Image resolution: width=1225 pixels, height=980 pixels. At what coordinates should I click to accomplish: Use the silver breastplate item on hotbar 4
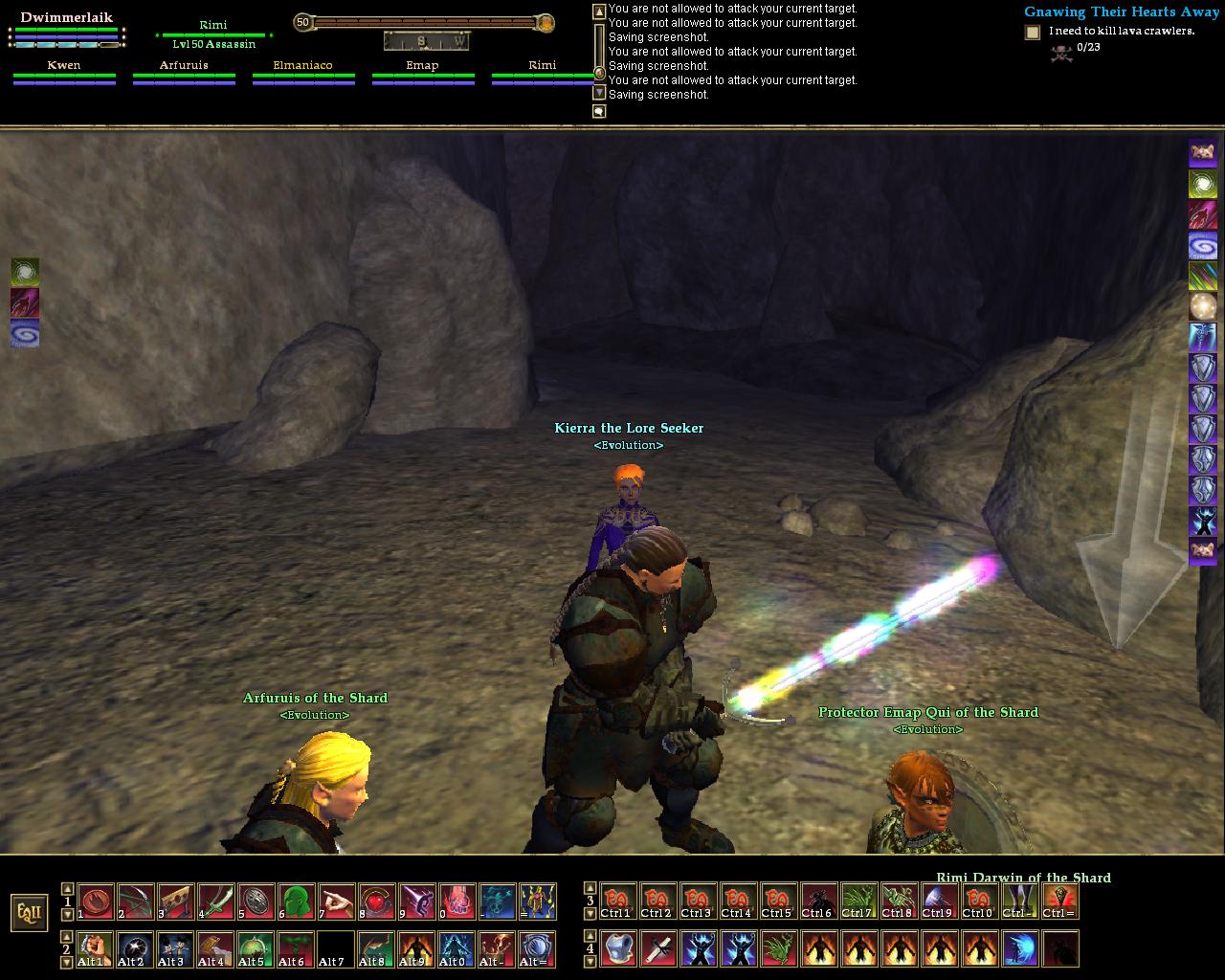pos(617,948)
